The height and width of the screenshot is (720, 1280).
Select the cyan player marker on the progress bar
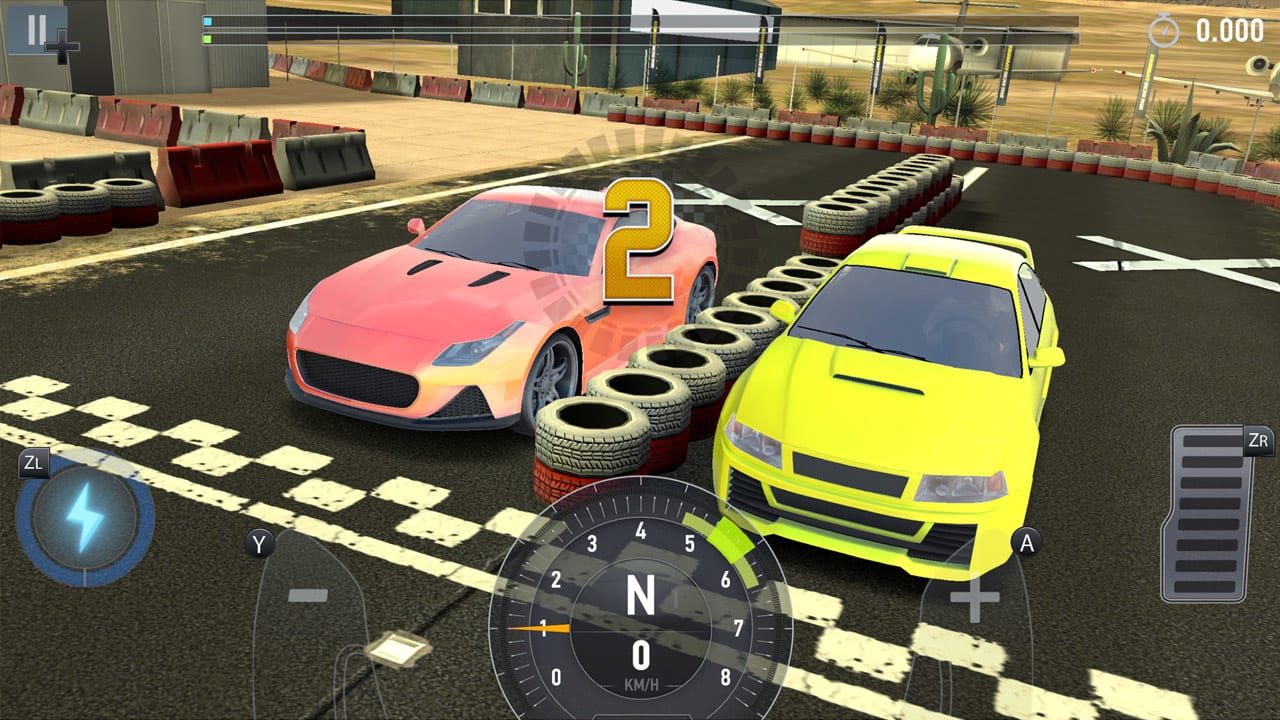[207, 19]
